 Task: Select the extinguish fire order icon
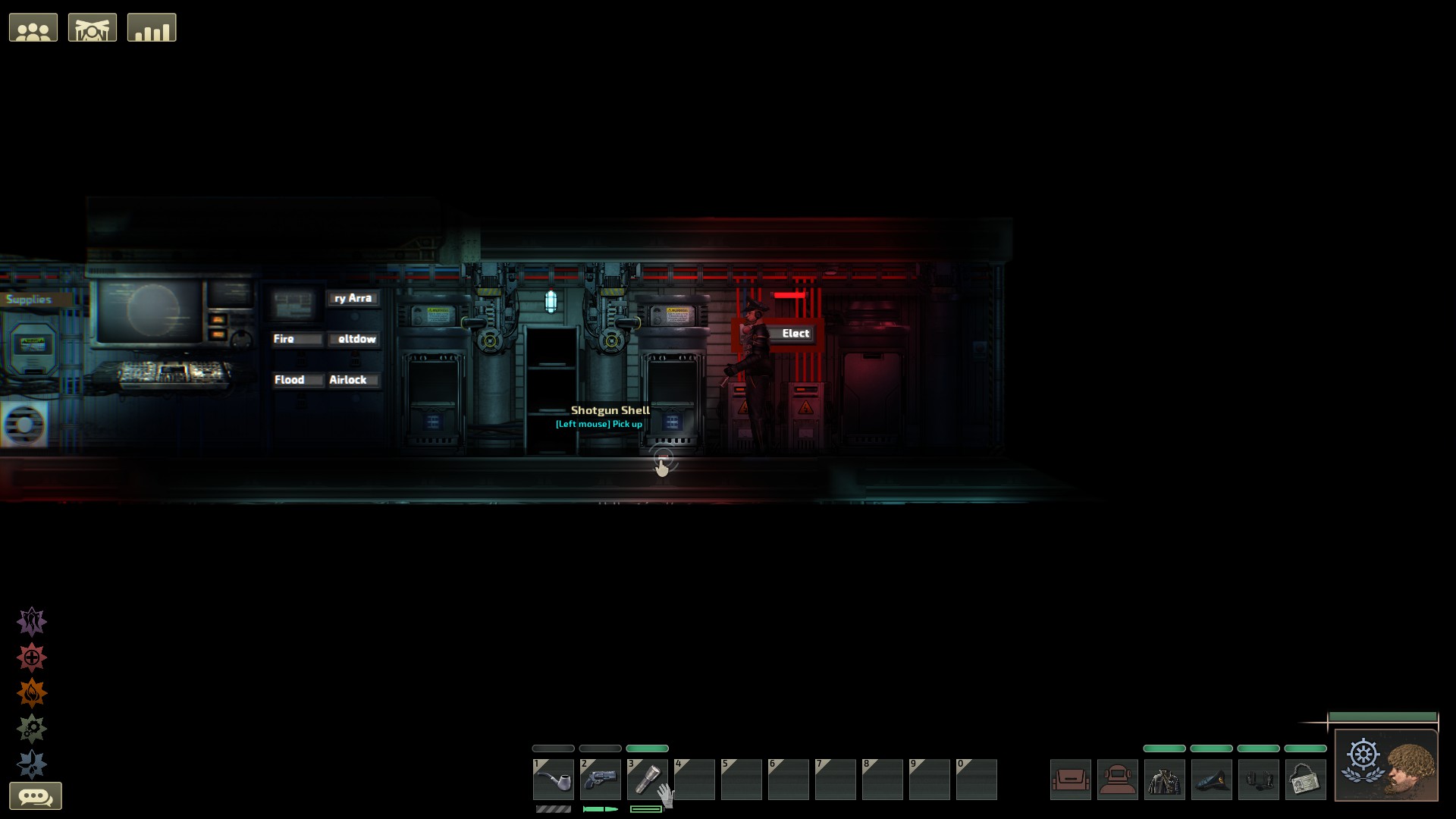pyautogui.click(x=32, y=692)
